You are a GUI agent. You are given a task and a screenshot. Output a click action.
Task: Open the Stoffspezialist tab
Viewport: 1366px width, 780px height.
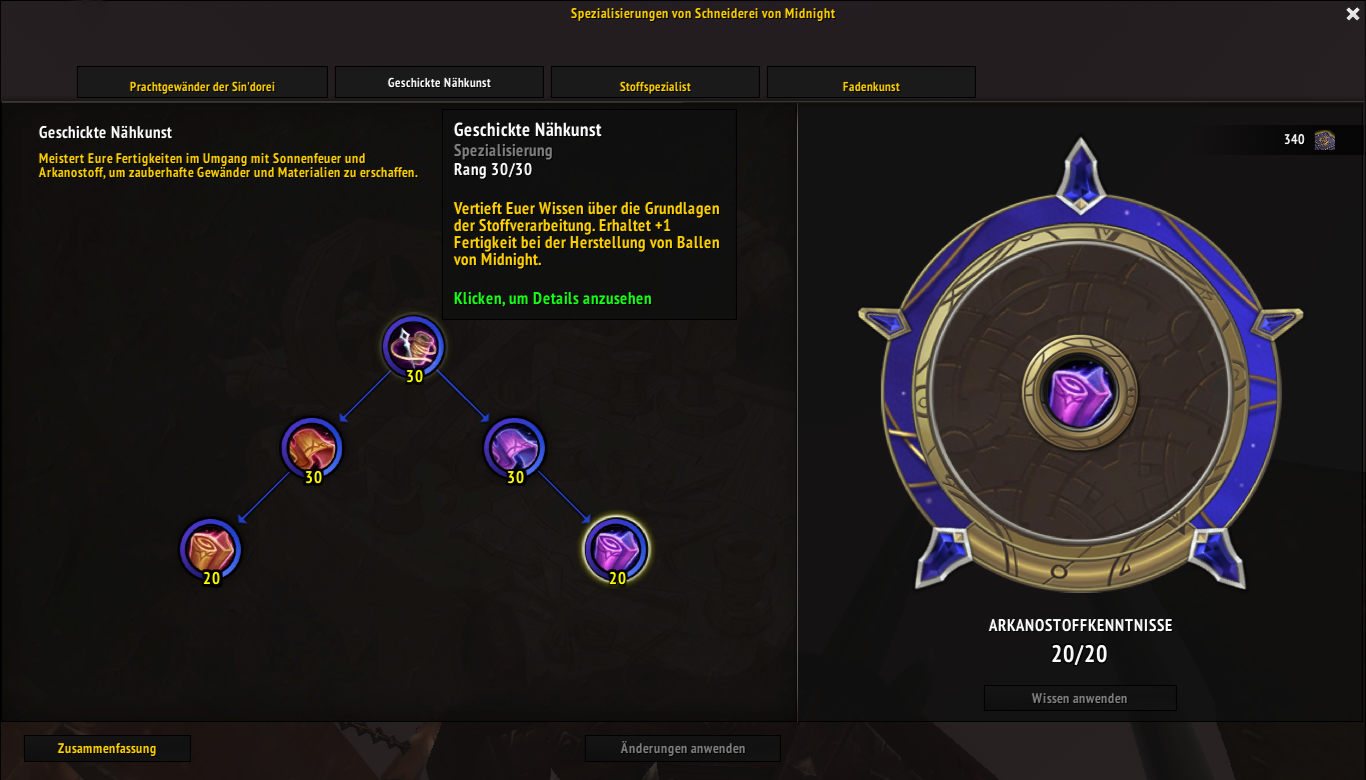coord(655,86)
